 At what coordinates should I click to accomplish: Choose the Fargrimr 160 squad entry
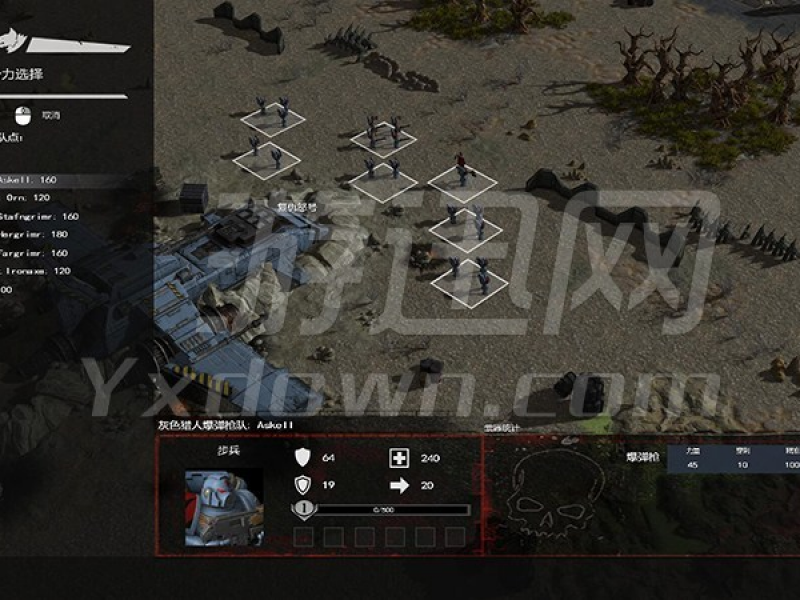(35, 253)
